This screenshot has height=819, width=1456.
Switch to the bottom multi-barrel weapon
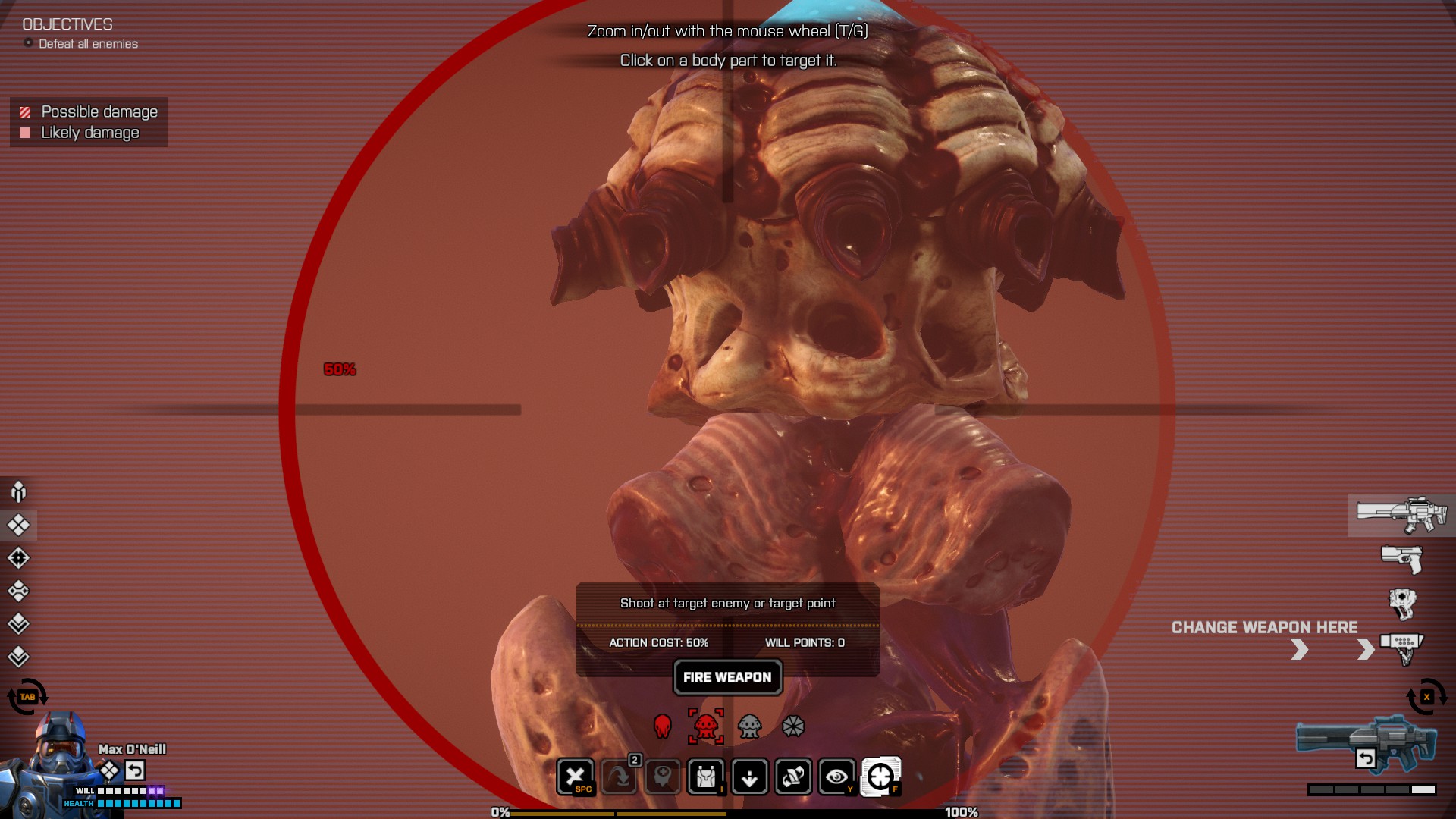1401,648
